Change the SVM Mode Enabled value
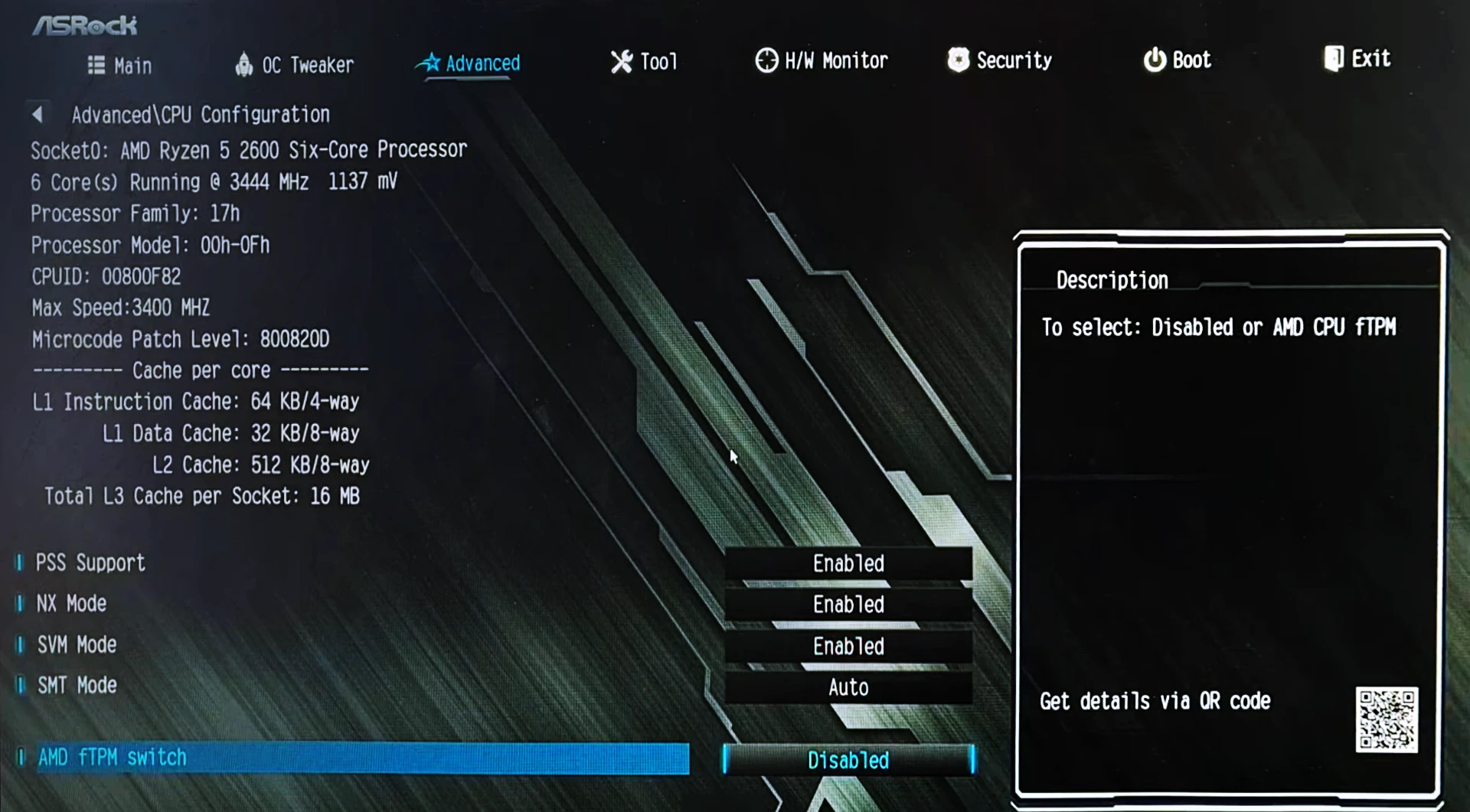The width and height of the screenshot is (1470, 812). 848,647
